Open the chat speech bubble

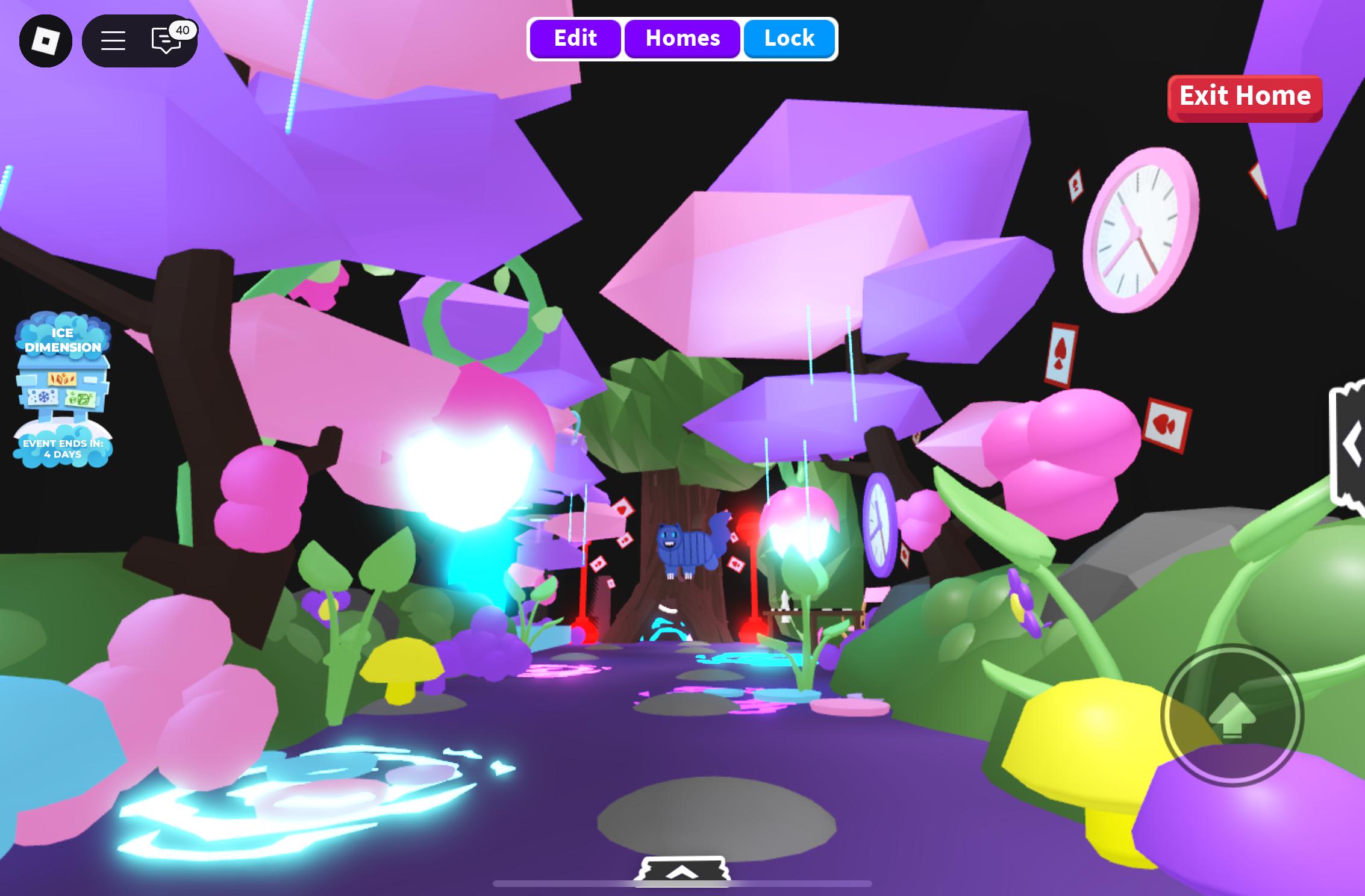point(164,40)
